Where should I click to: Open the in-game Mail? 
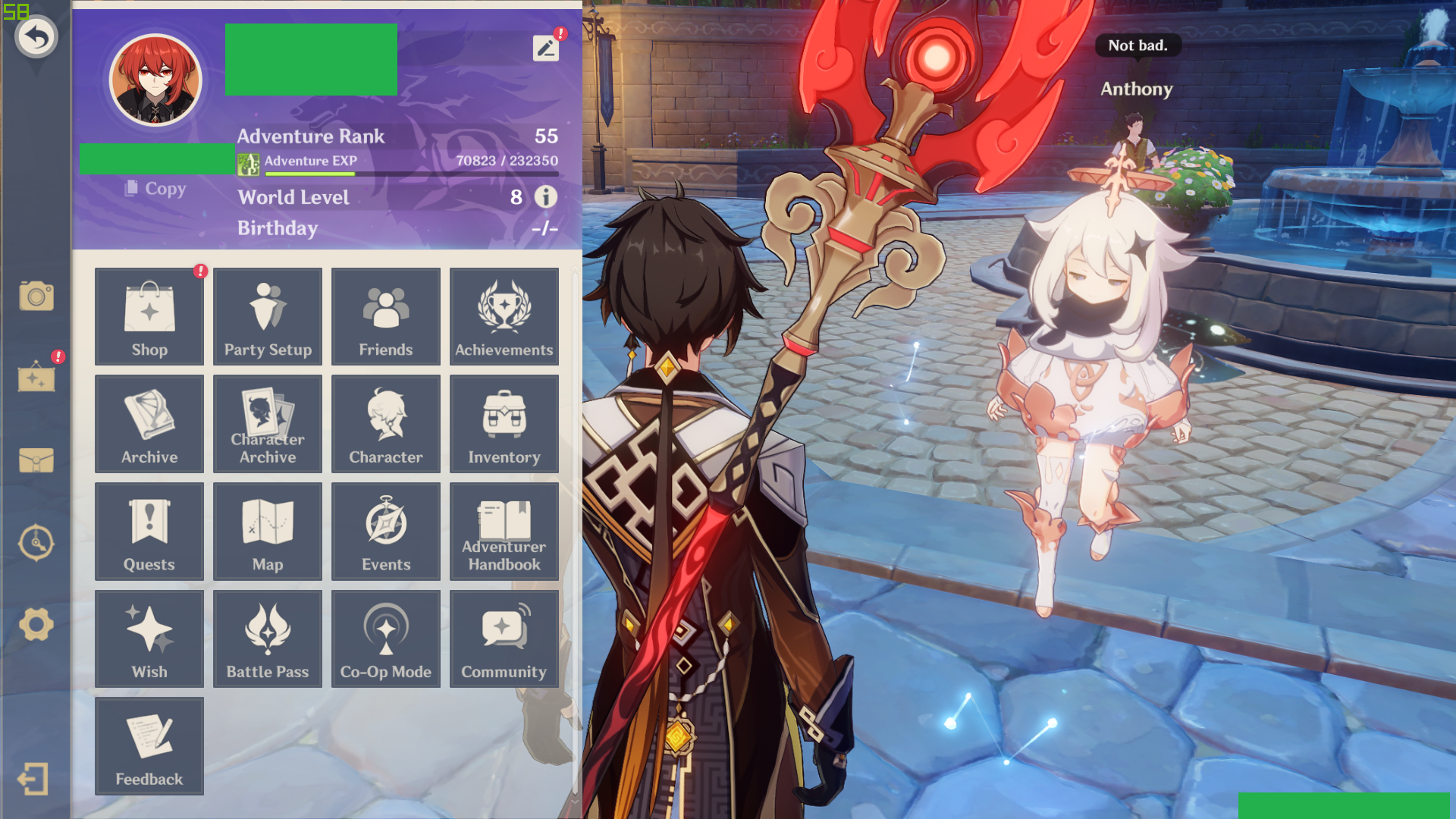36,460
